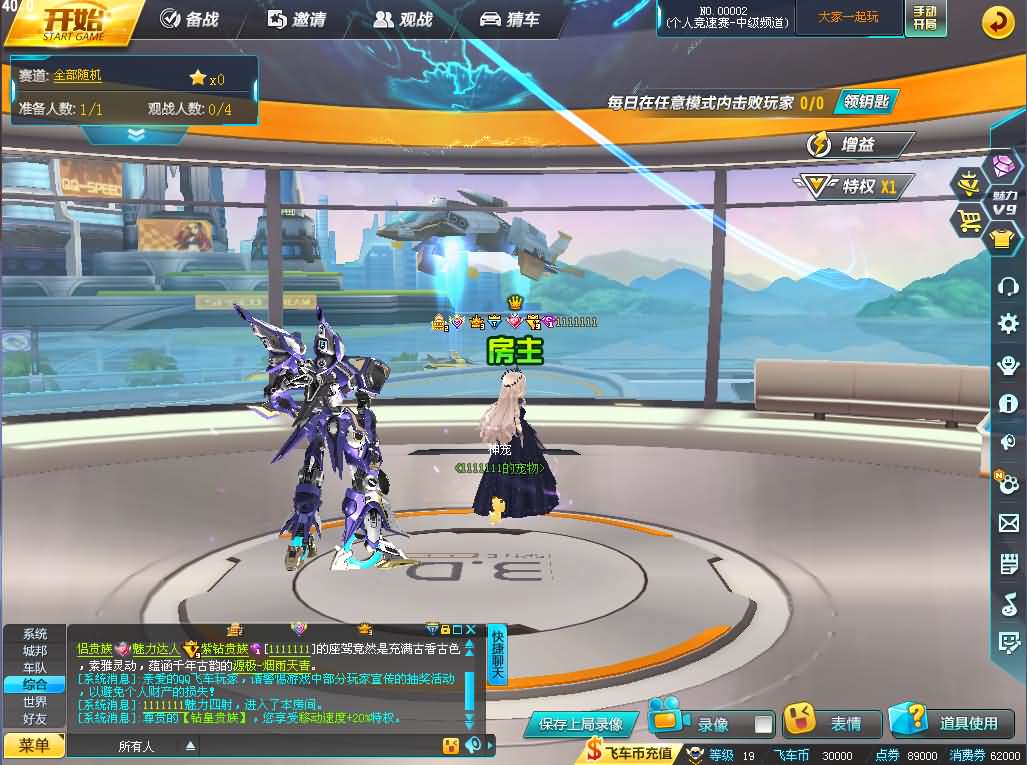
Task: Expand the room info panel arrow
Action: (x=136, y=134)
